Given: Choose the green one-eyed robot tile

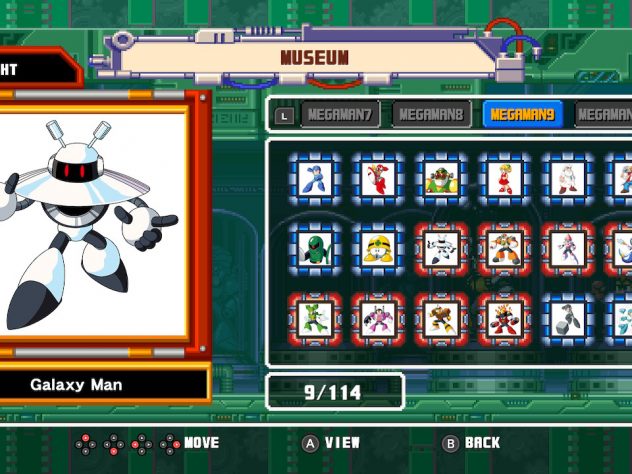Looking at the screenshot, I should [x=316, y=247].
